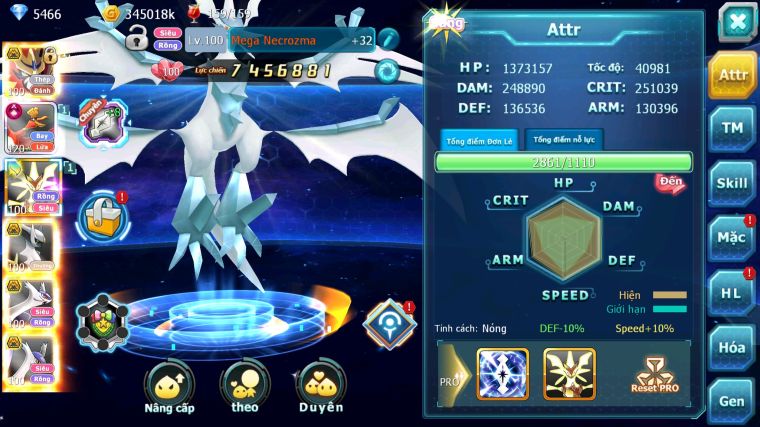Switch to the TM tab

click(x=732, y=128)
